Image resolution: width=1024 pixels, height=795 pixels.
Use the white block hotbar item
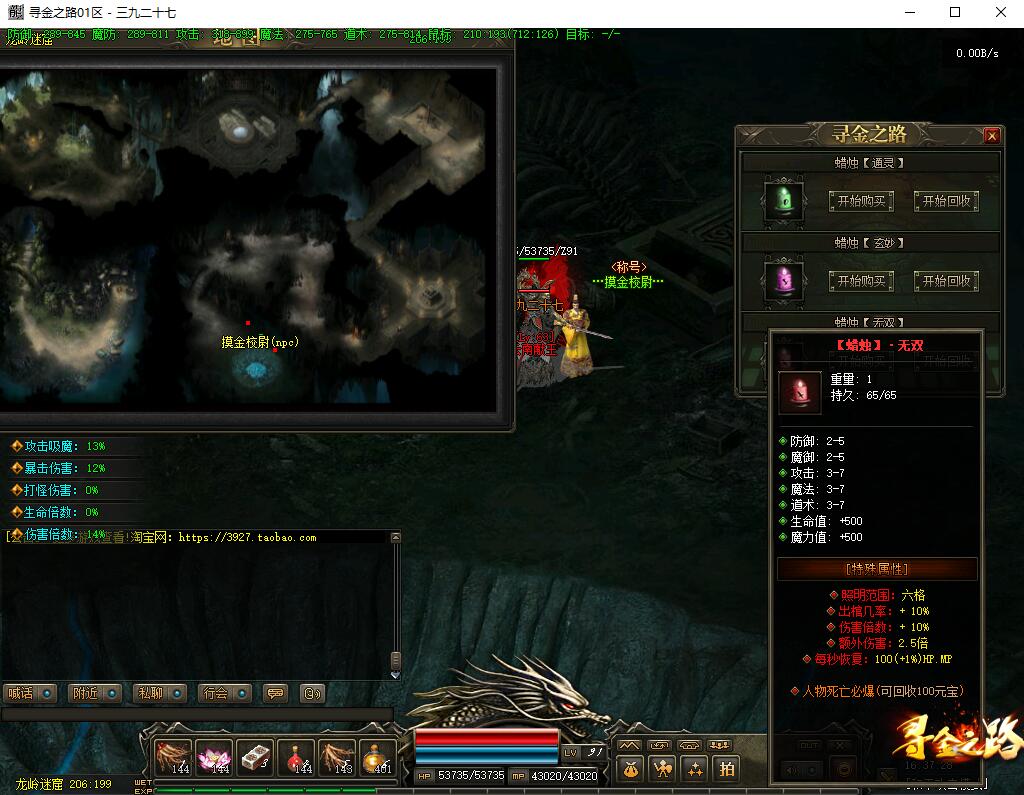pyautogui.click(x=255, y=758)
